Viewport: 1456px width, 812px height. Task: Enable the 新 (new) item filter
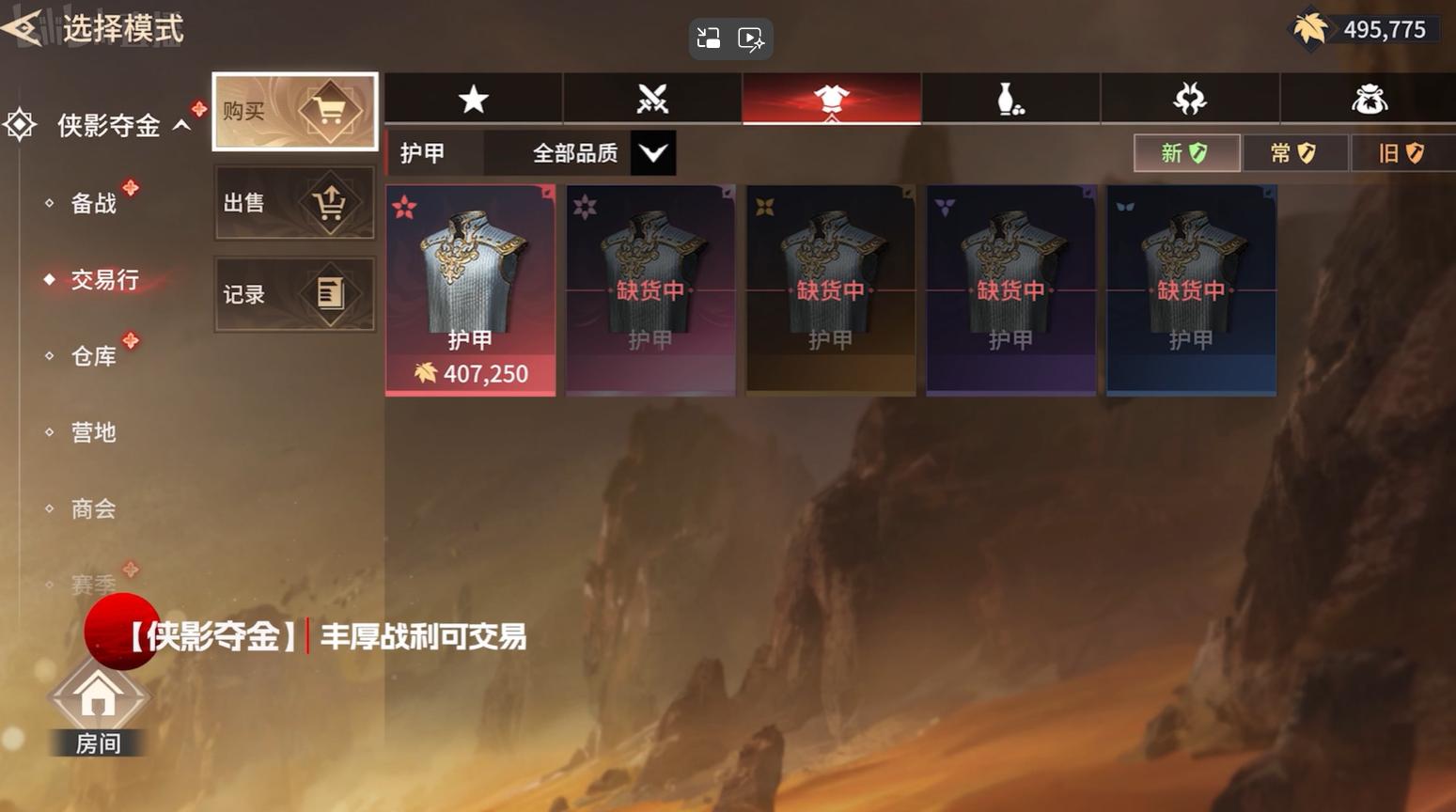pos(1186,152)
